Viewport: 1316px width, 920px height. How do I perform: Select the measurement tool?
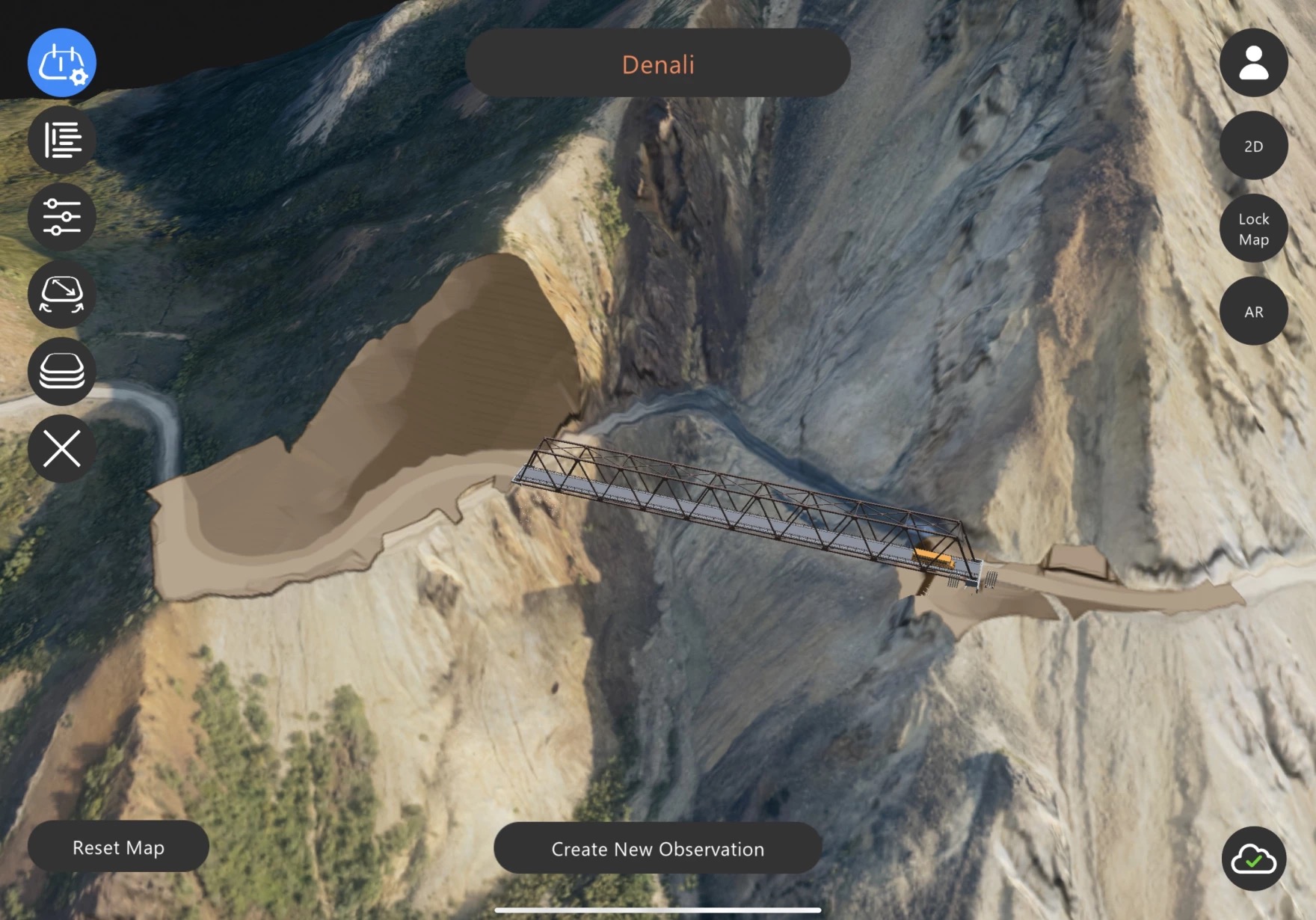pos(61,295)
